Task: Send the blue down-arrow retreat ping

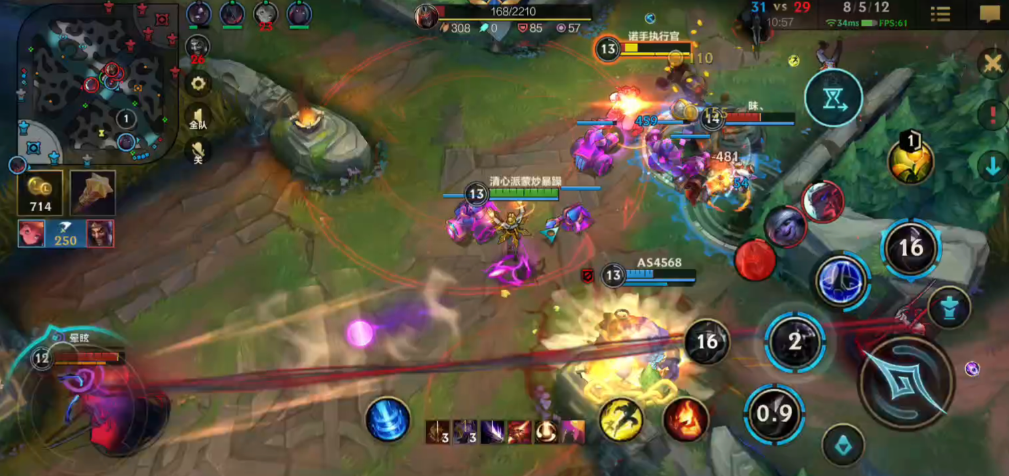Action: pos(992,165)
